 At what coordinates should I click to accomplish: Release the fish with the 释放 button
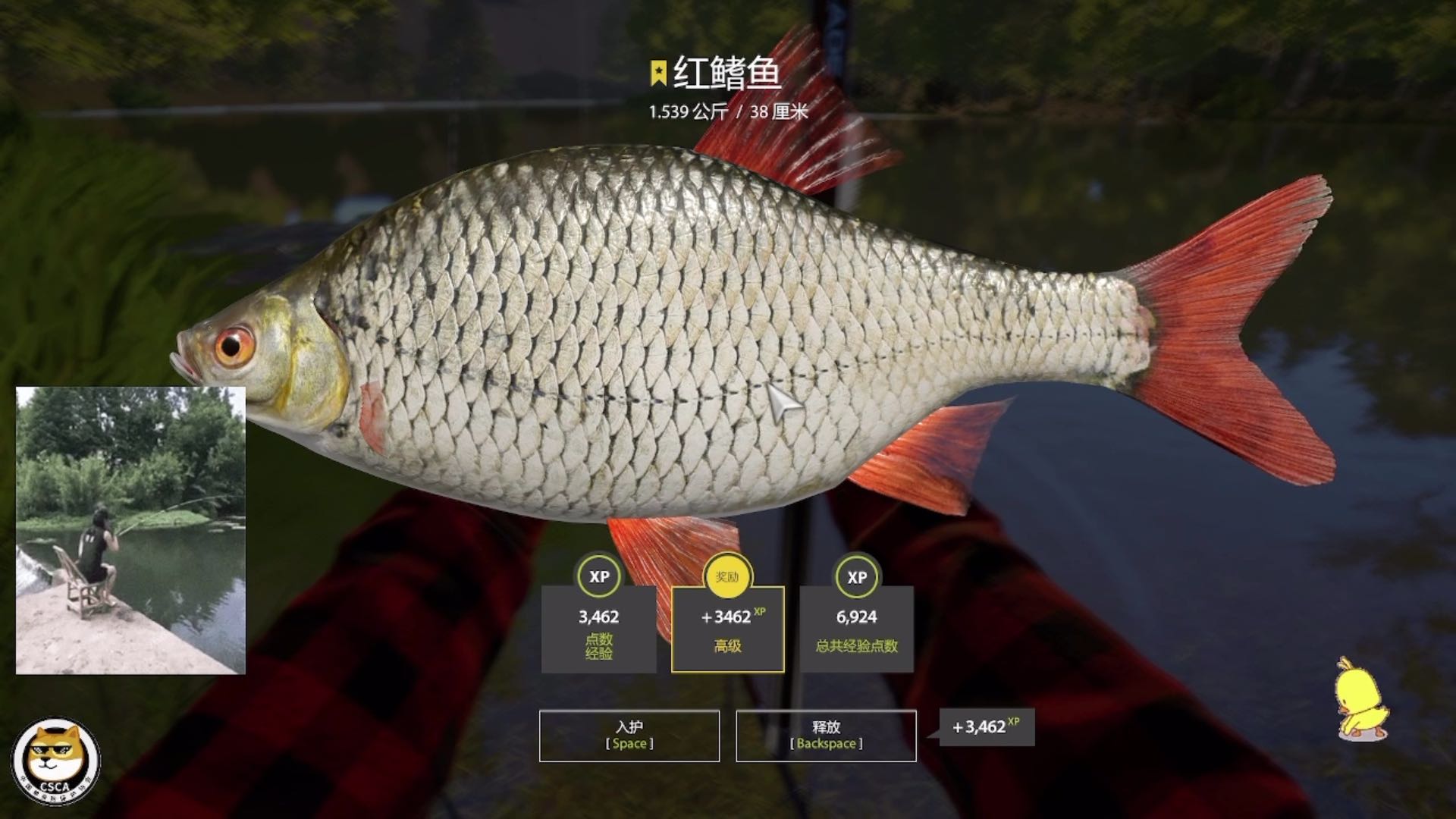826,735
